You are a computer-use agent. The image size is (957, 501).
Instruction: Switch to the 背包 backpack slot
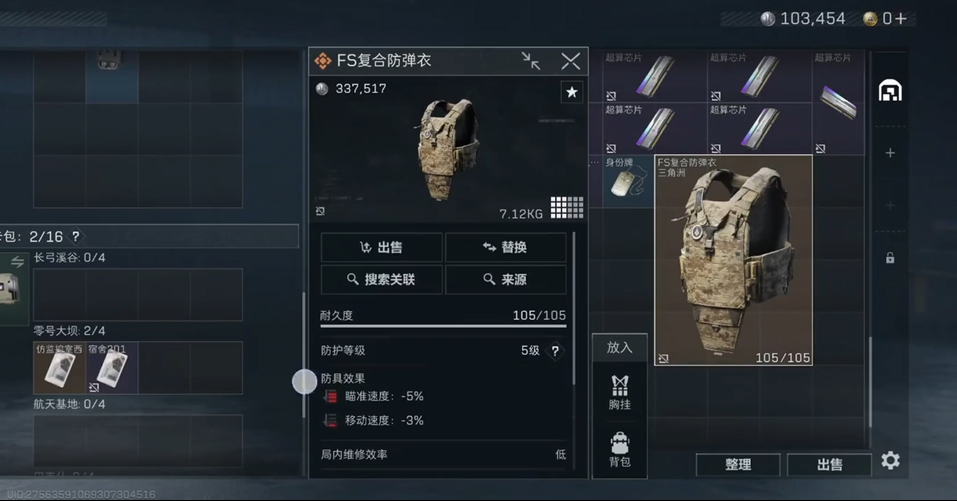click(620, 450)
